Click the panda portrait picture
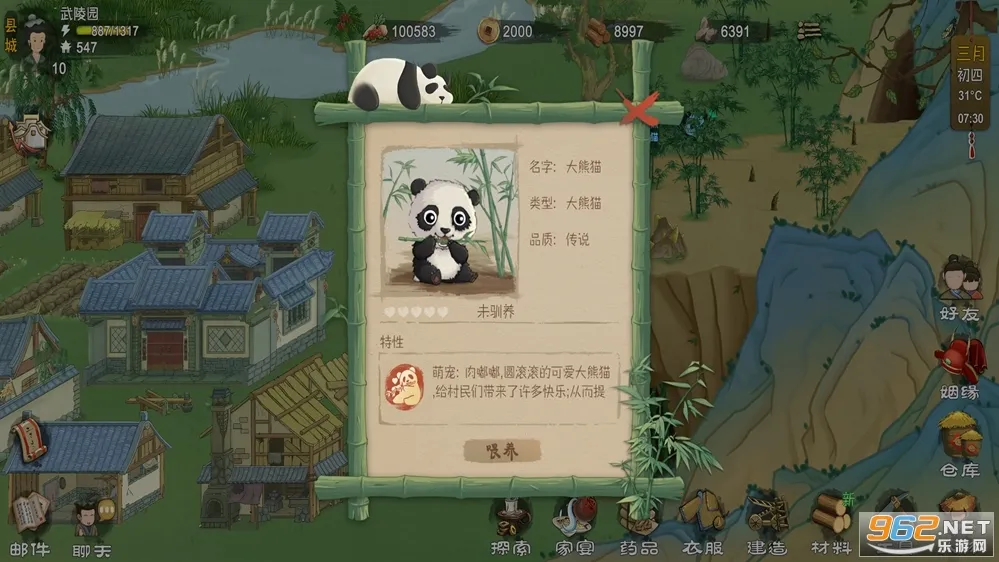This screenshot has height=562, width=999. tap(450, 223)
